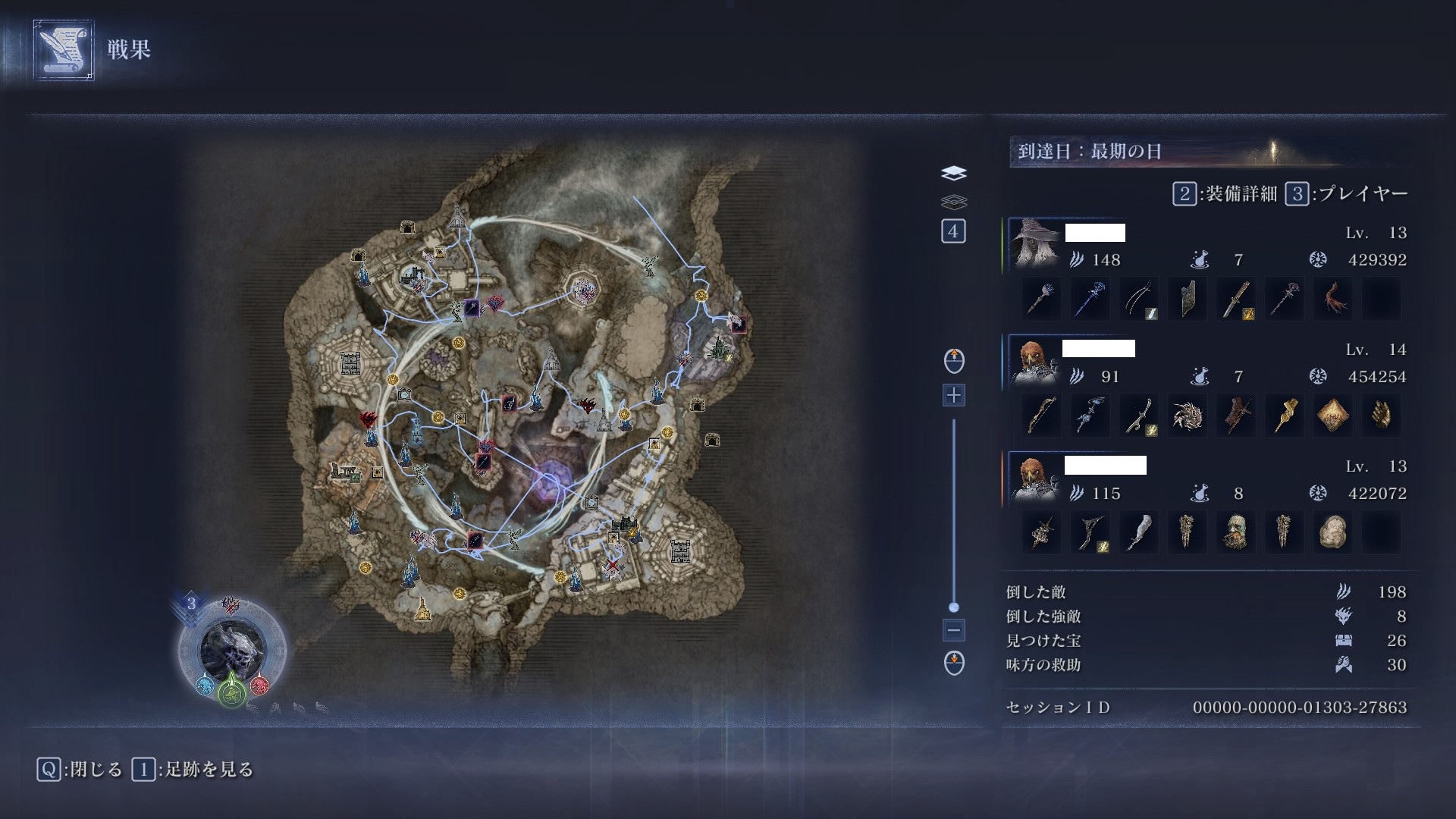Choose the longbow weapon slot
The image size is (1456, 819).
[1041, 416]
